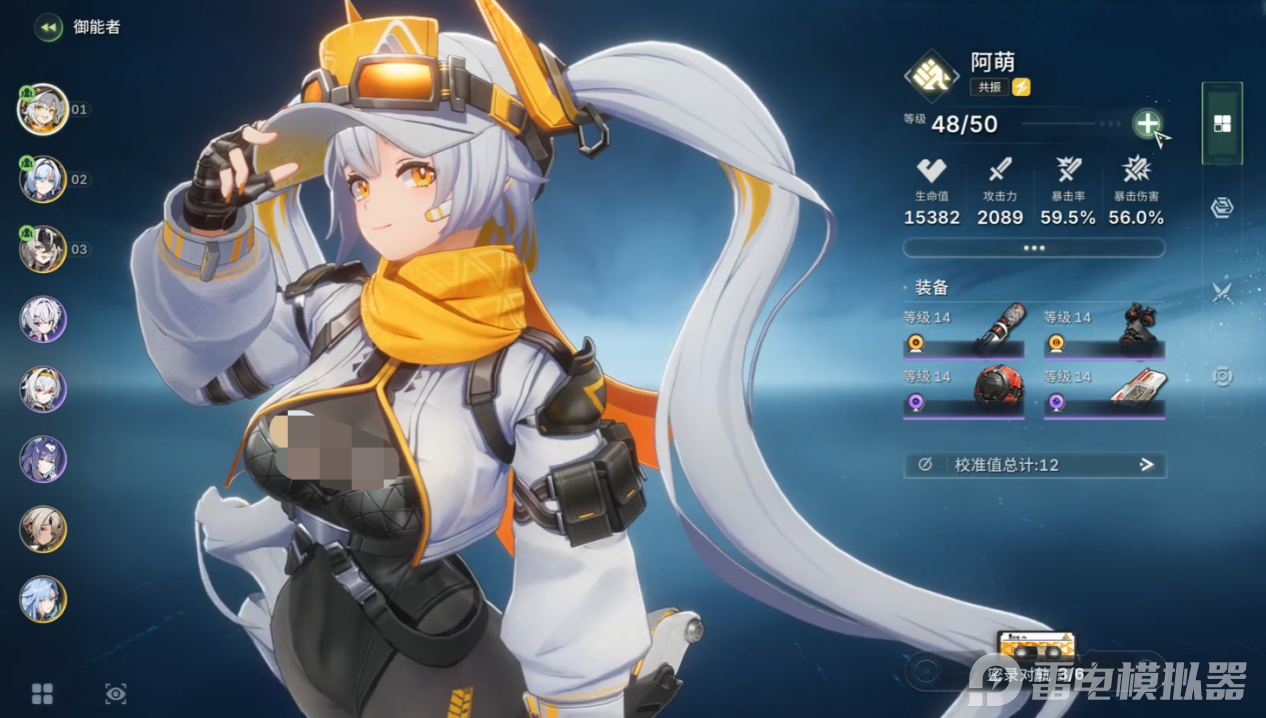The image size is (1266, 718).
Task: Switch to the stacked hexagon tab
Action: pos(1222,208)
